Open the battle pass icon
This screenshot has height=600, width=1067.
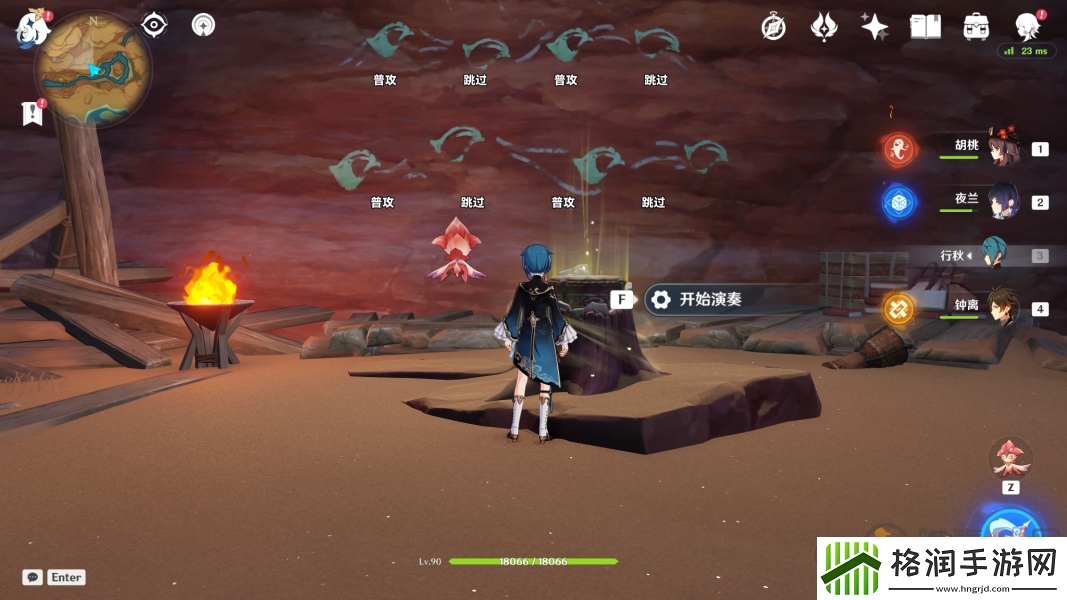(x=824, y=27)
